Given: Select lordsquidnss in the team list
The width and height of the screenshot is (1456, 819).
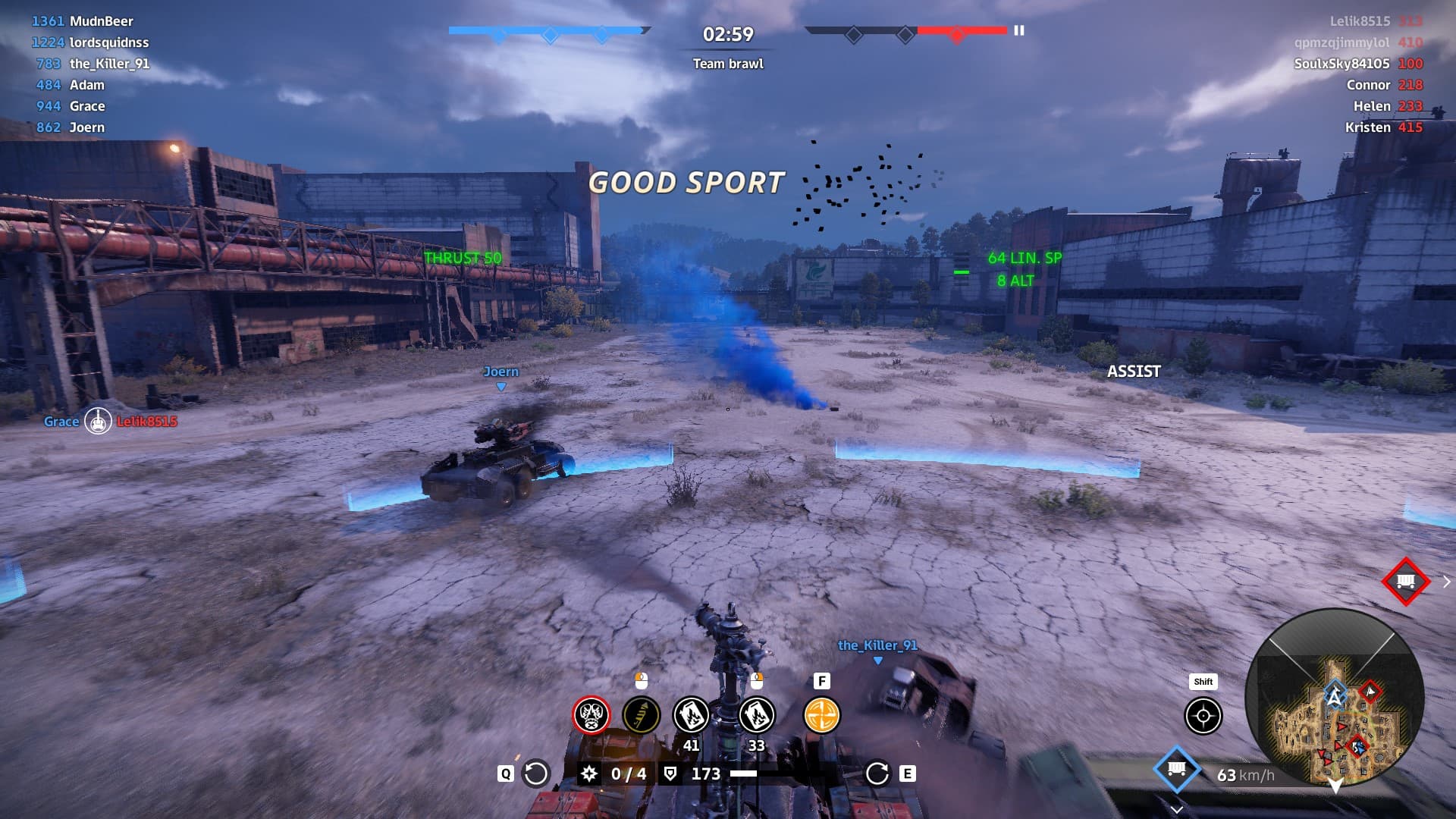Looking at the screenshot, I should pos(108,42).
